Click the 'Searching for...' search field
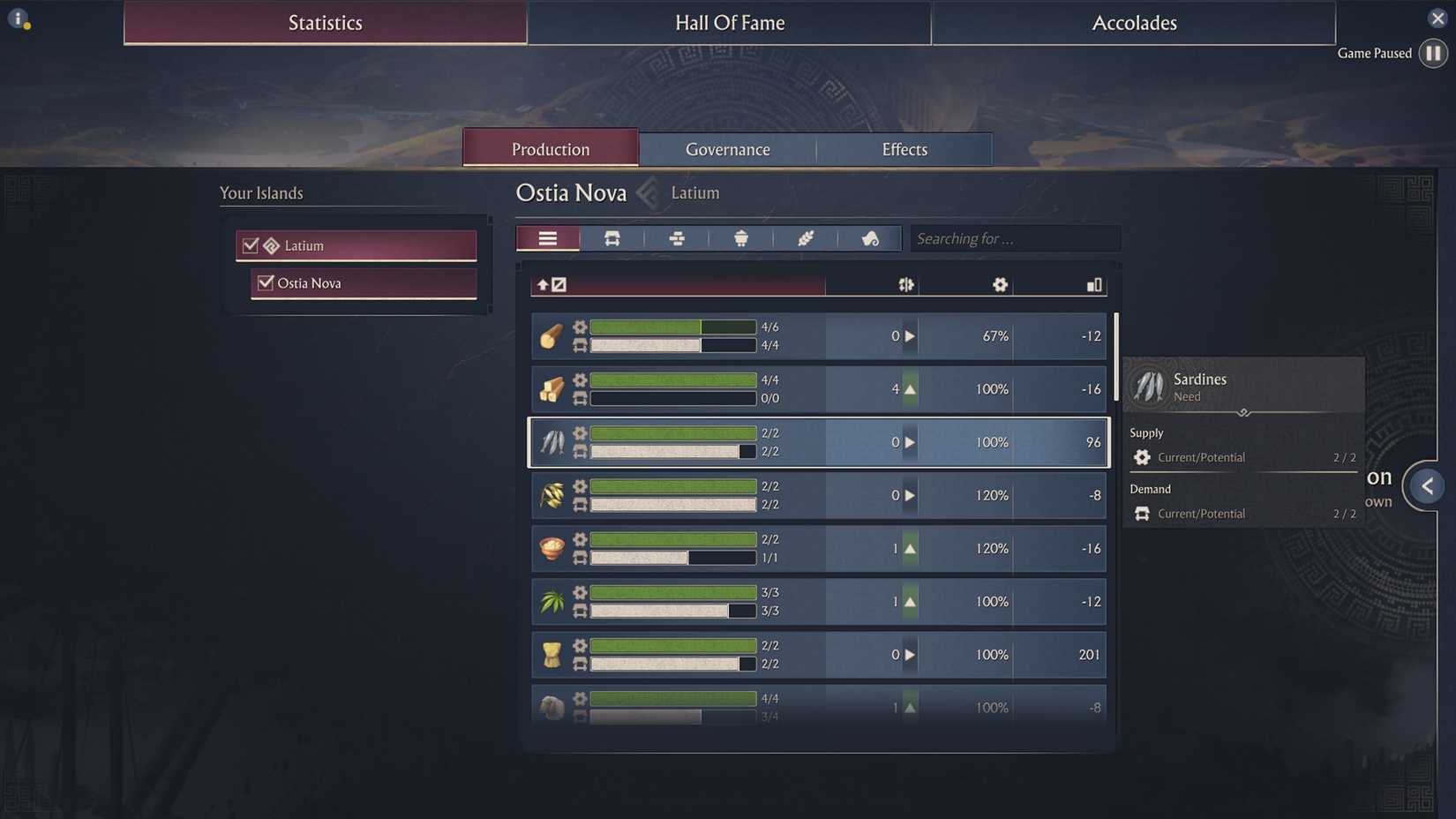This screenshot has height=819, width=1456. [x=1014, y=238]
